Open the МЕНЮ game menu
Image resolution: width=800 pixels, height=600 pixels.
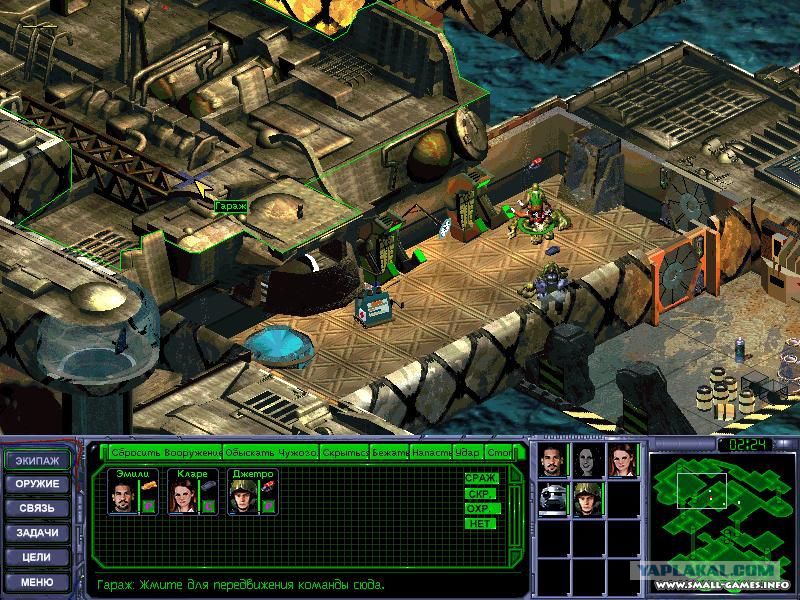[39, 581]
